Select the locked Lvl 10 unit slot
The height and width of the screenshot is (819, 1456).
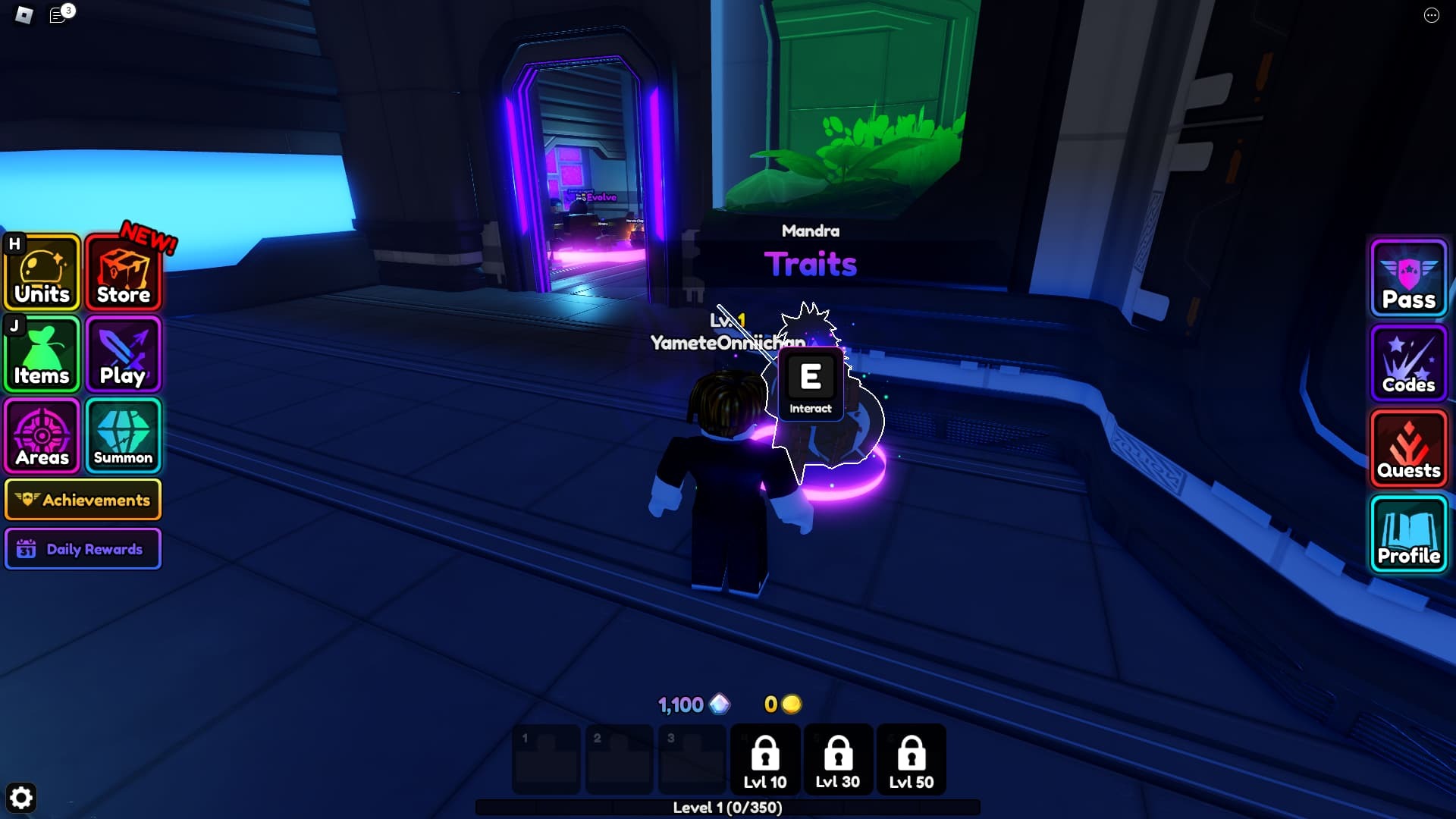(x=765, y=760)
